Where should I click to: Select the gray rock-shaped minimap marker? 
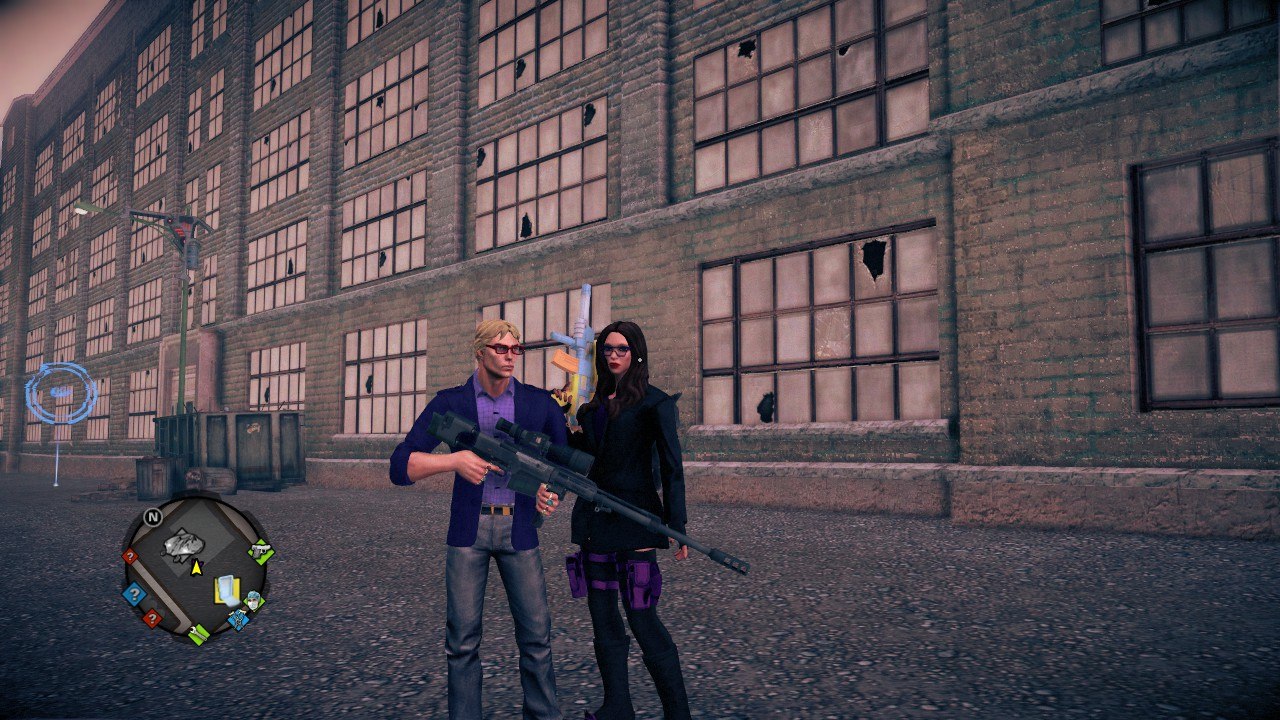(x=183, y=545)
